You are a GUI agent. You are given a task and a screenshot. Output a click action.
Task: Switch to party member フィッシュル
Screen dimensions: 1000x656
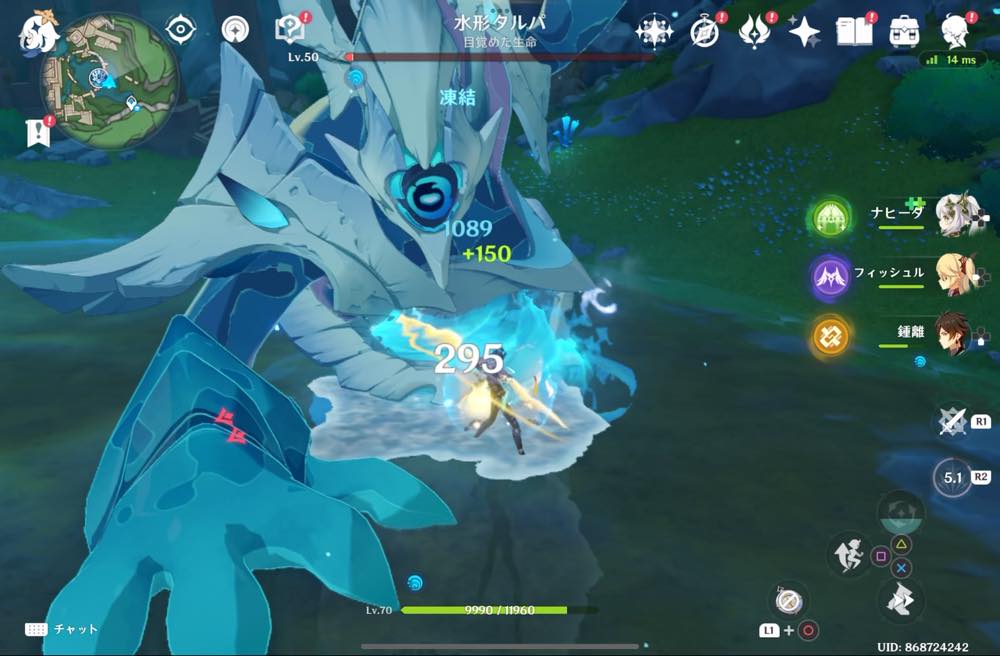pos(955,274)
